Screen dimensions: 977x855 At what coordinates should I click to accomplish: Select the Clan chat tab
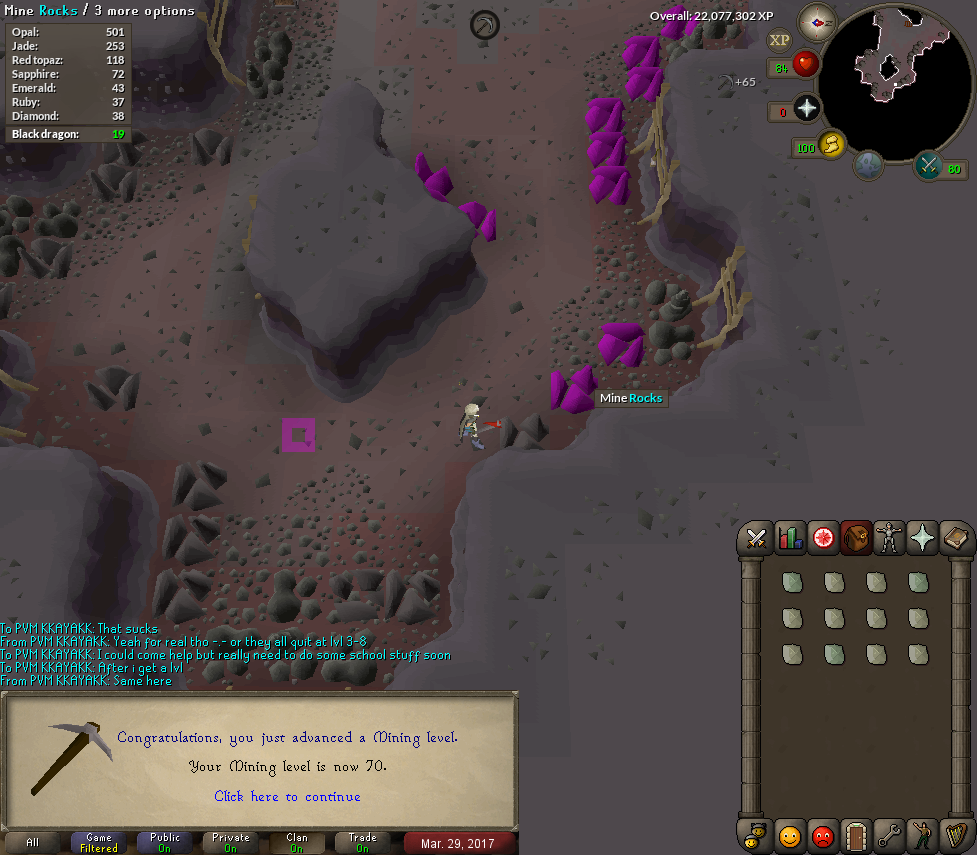(297, 842)
